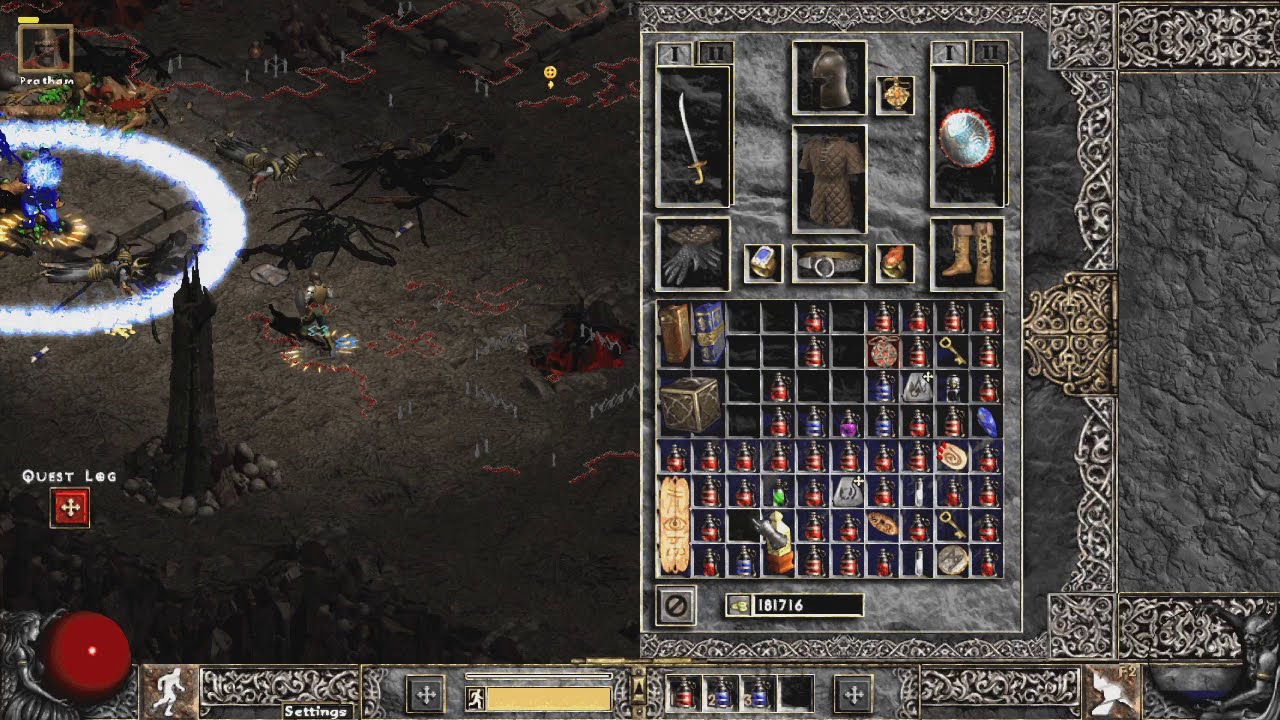Image resolution: width=1280 pixels, height=720 pixels.
Task: Pick up the blue sapphire gem
Action: [x=986, y=421]
